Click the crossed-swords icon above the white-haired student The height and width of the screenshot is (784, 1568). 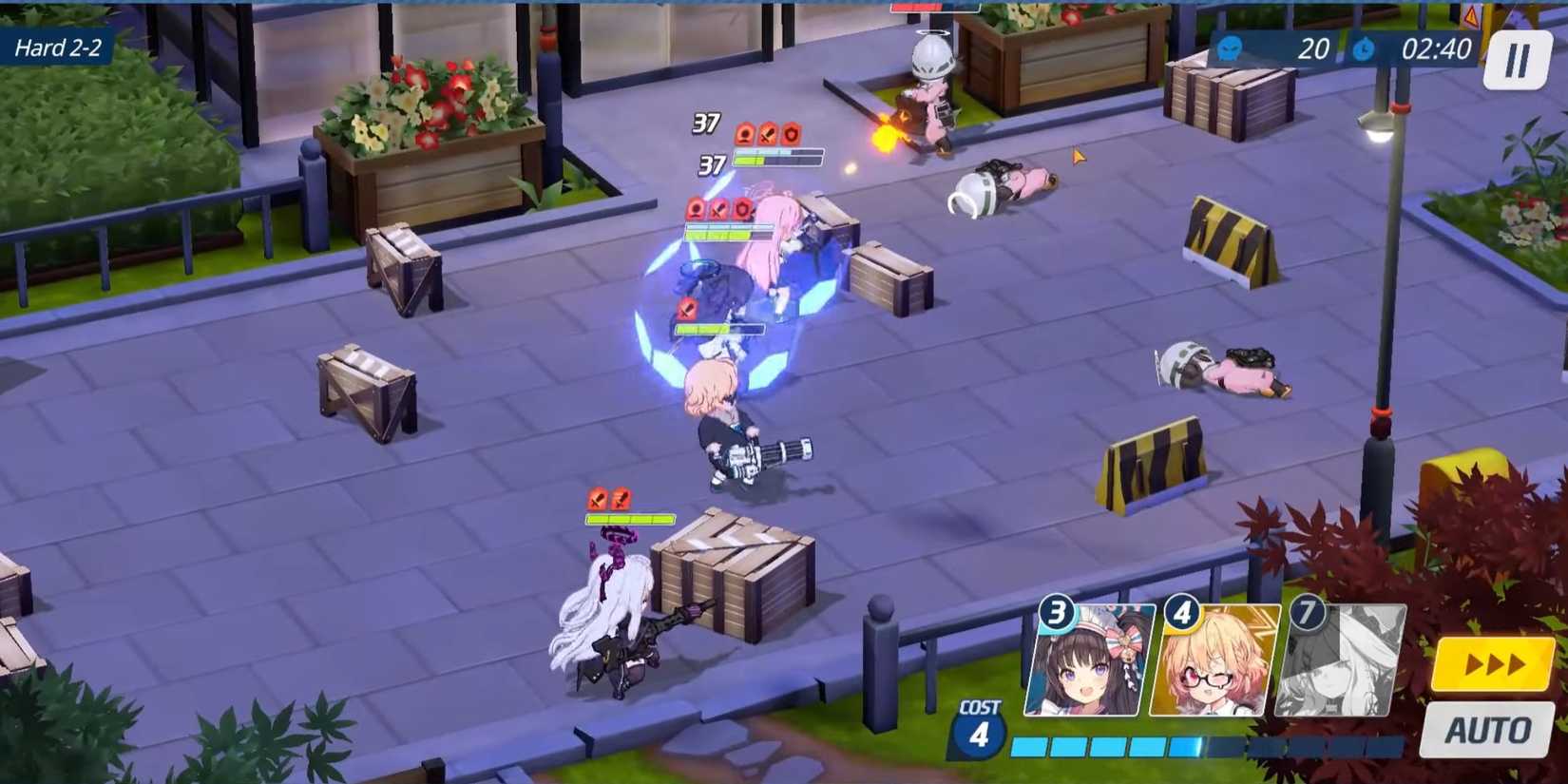tap(597, 496)
